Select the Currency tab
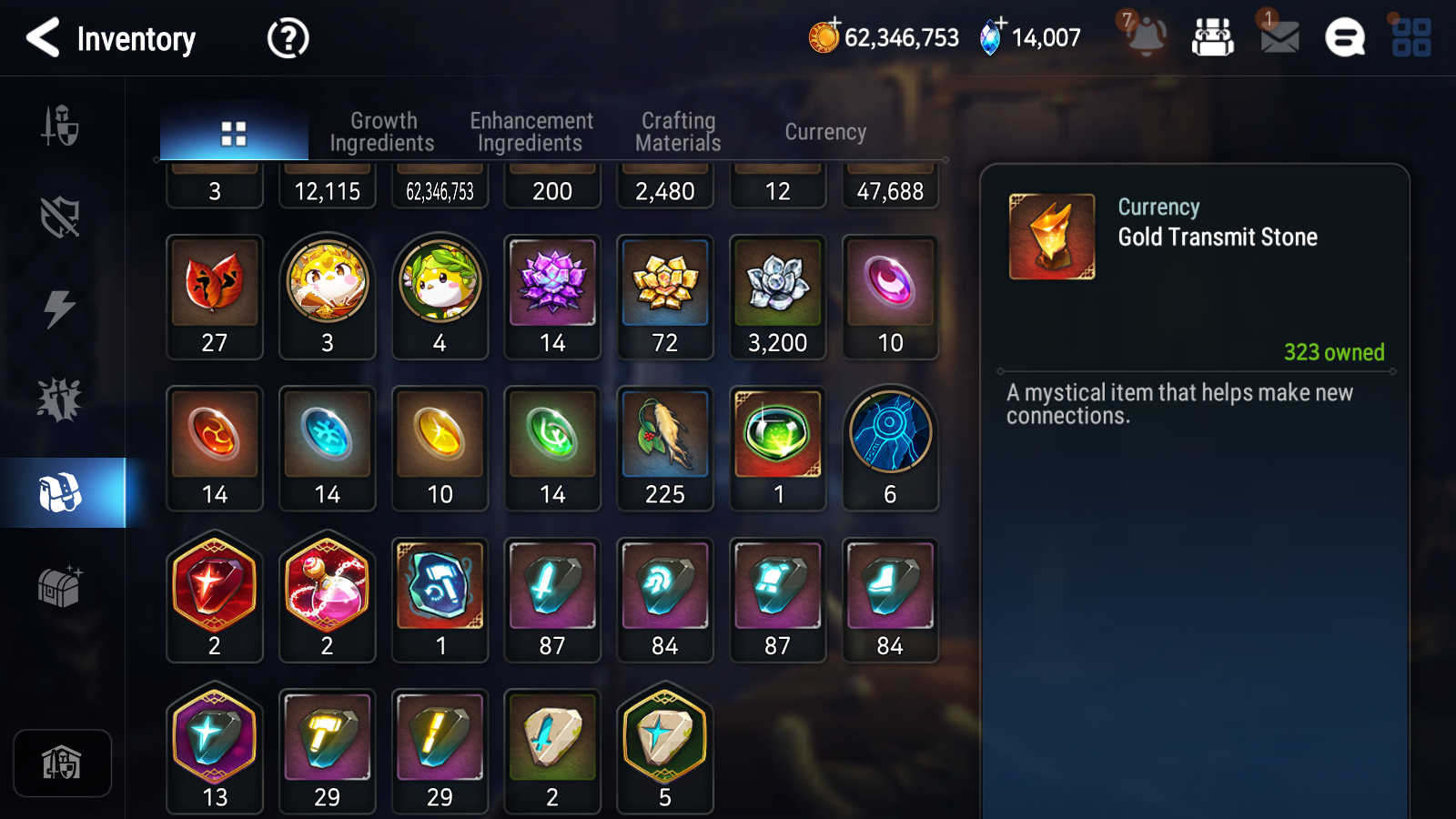The image size is (1456, 819). tap(825, 132)
